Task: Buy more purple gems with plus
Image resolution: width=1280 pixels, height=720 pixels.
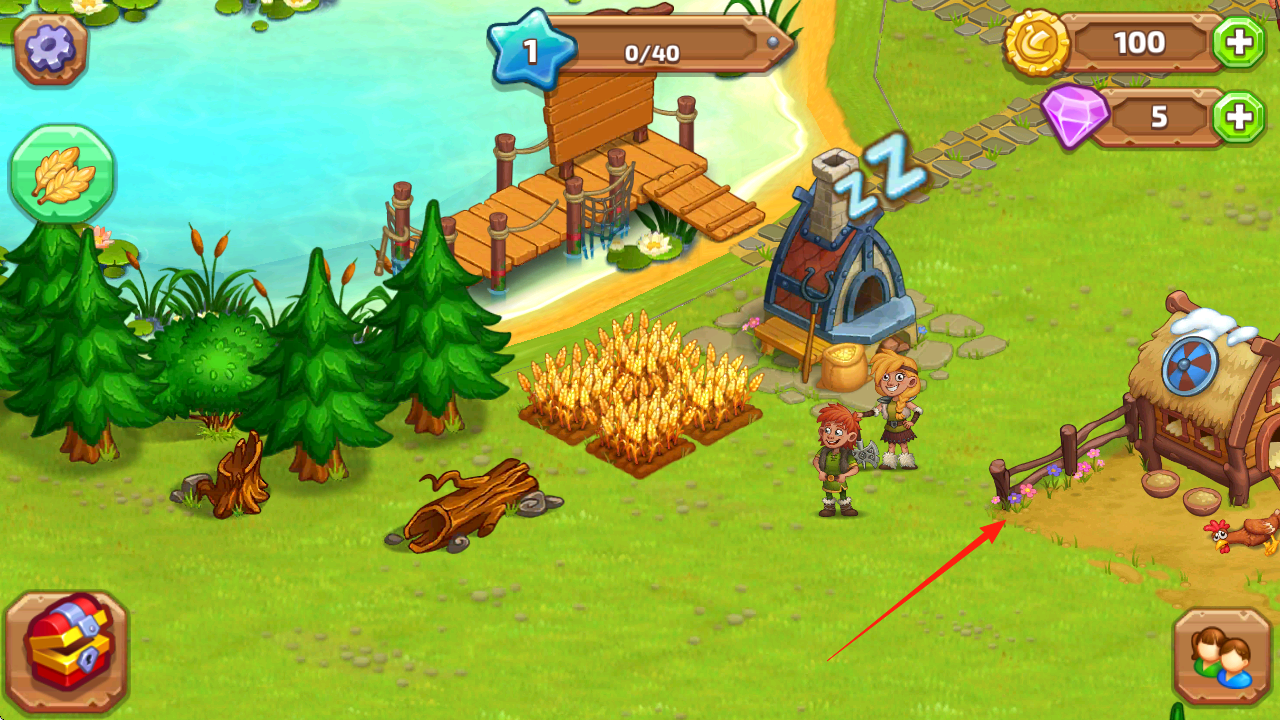Action: tap(1238, 118)
